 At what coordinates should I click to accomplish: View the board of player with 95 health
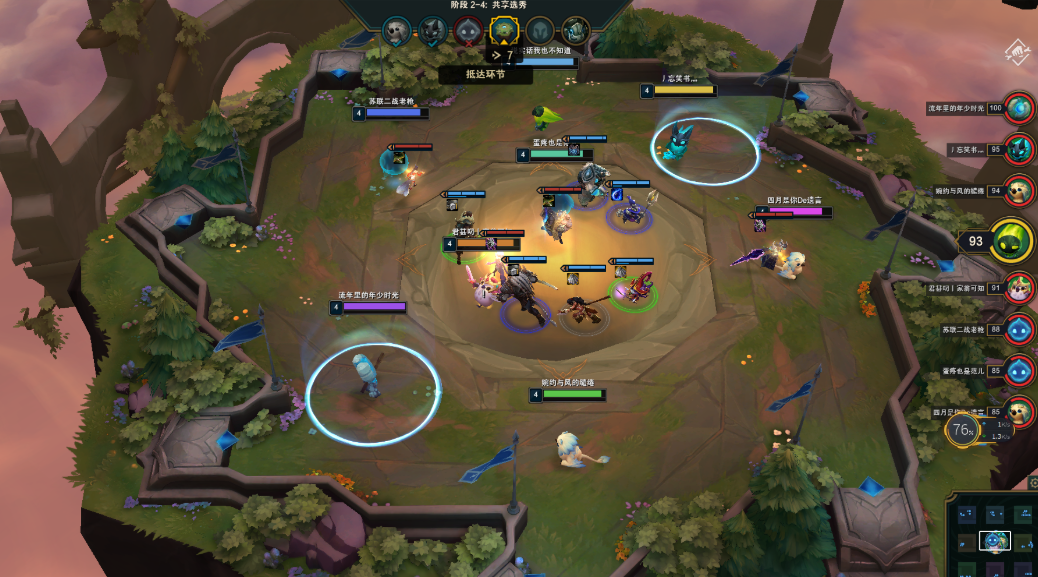tap(1019, 149)
